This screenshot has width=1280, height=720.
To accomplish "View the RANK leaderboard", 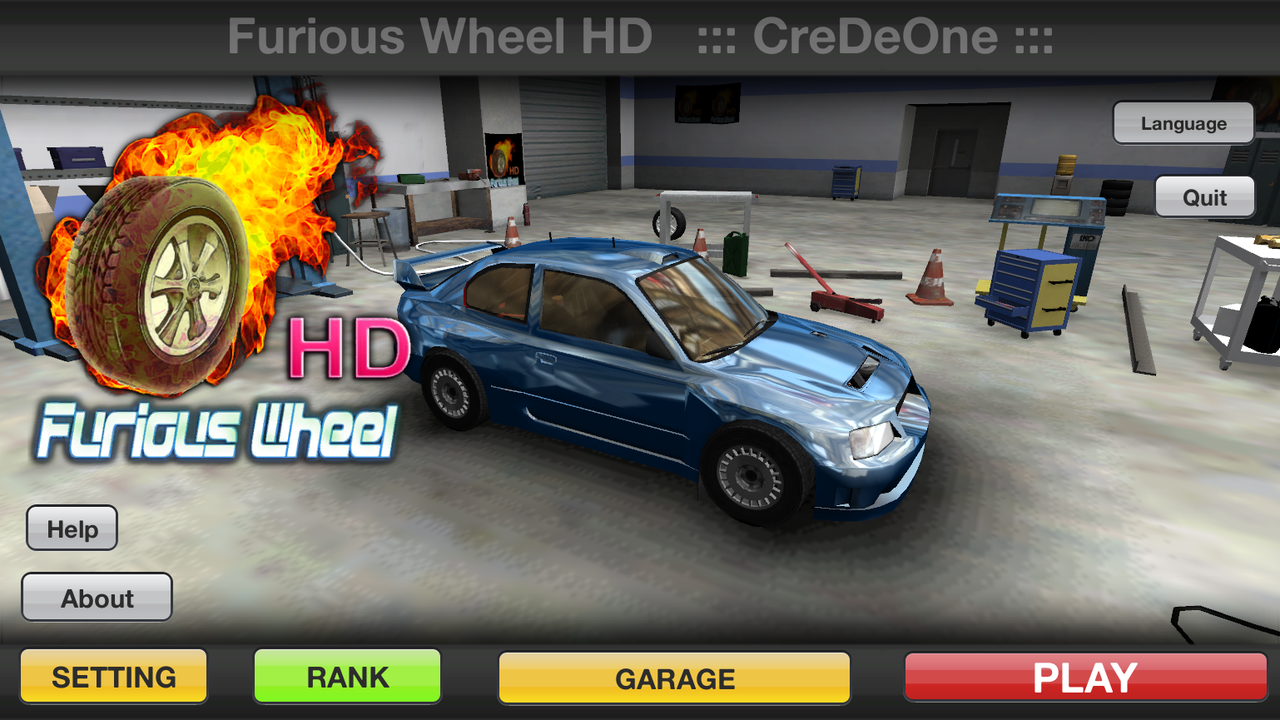I will pyautogui.click(x=346, y=676).
